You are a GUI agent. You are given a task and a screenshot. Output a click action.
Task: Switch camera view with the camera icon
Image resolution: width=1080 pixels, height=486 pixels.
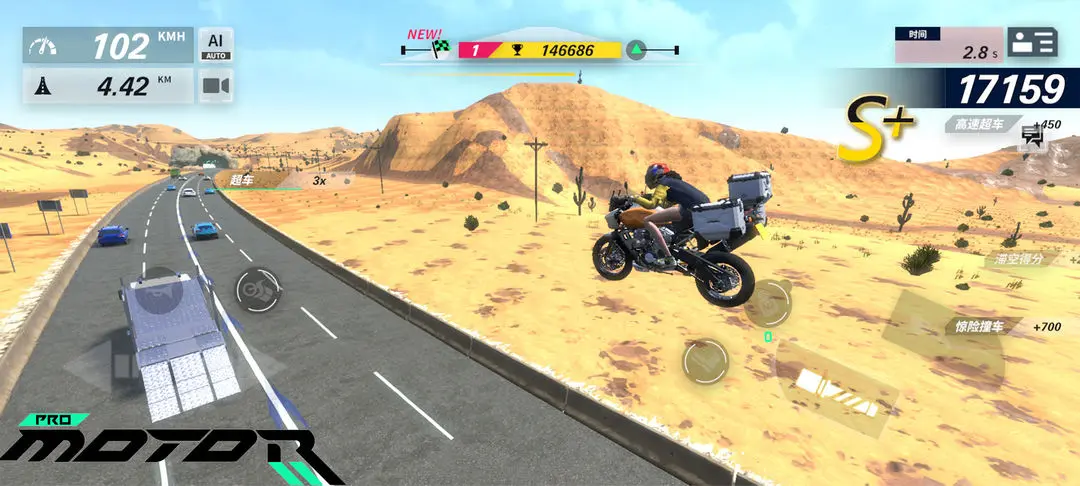215,87
